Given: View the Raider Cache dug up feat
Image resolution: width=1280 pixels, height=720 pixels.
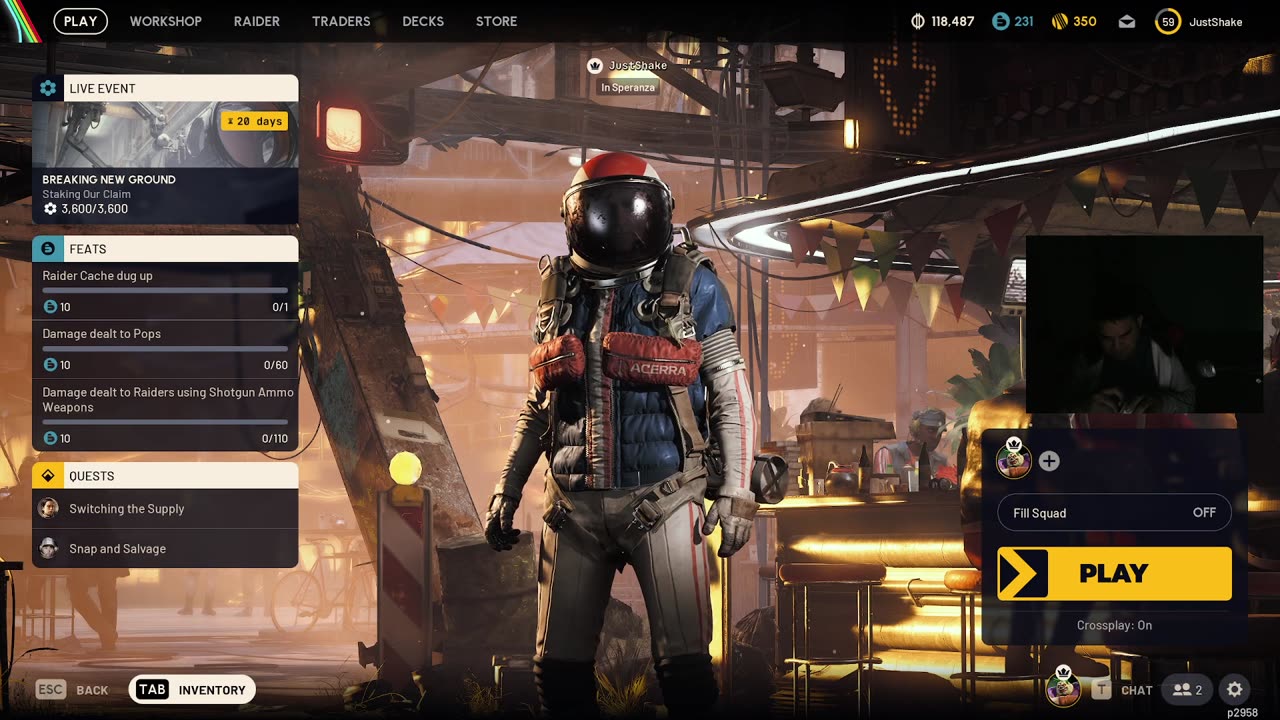Looking at the screenshot, I should point(165,290).
